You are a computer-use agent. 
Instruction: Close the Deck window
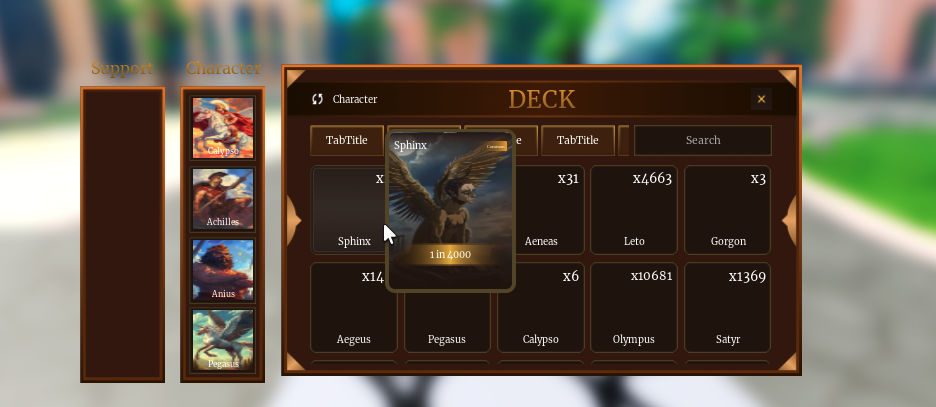pyautogui.click(x=761, y=99)
